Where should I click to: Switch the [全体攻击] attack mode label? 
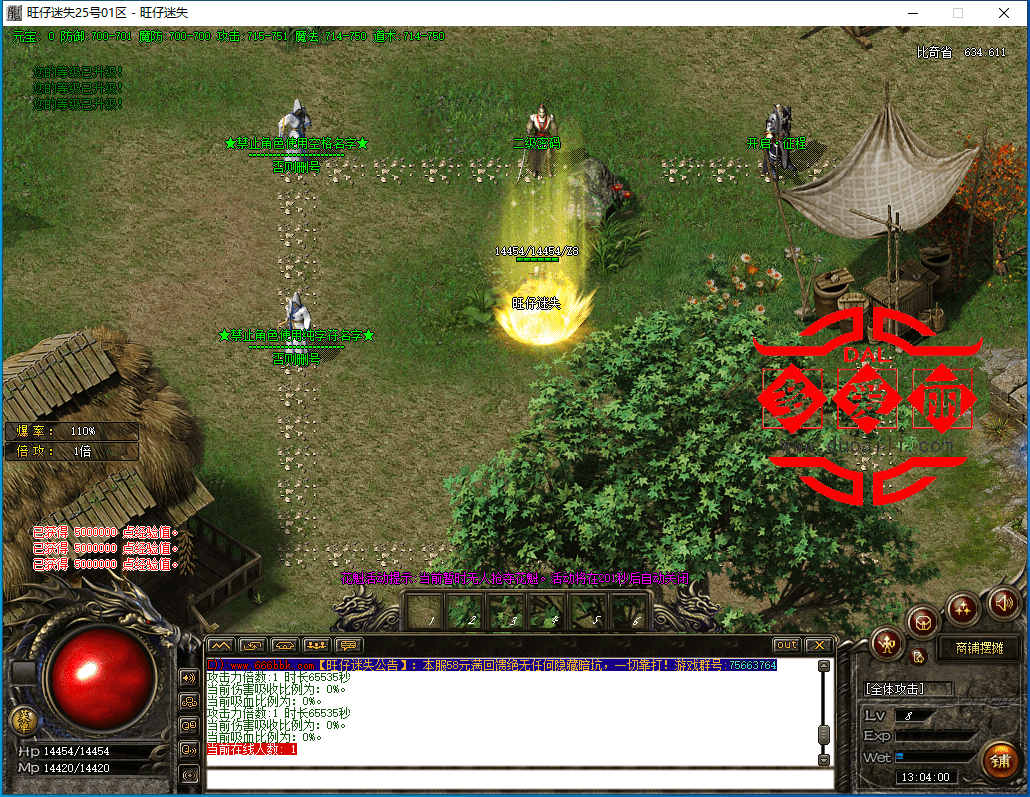click(893, 689)
